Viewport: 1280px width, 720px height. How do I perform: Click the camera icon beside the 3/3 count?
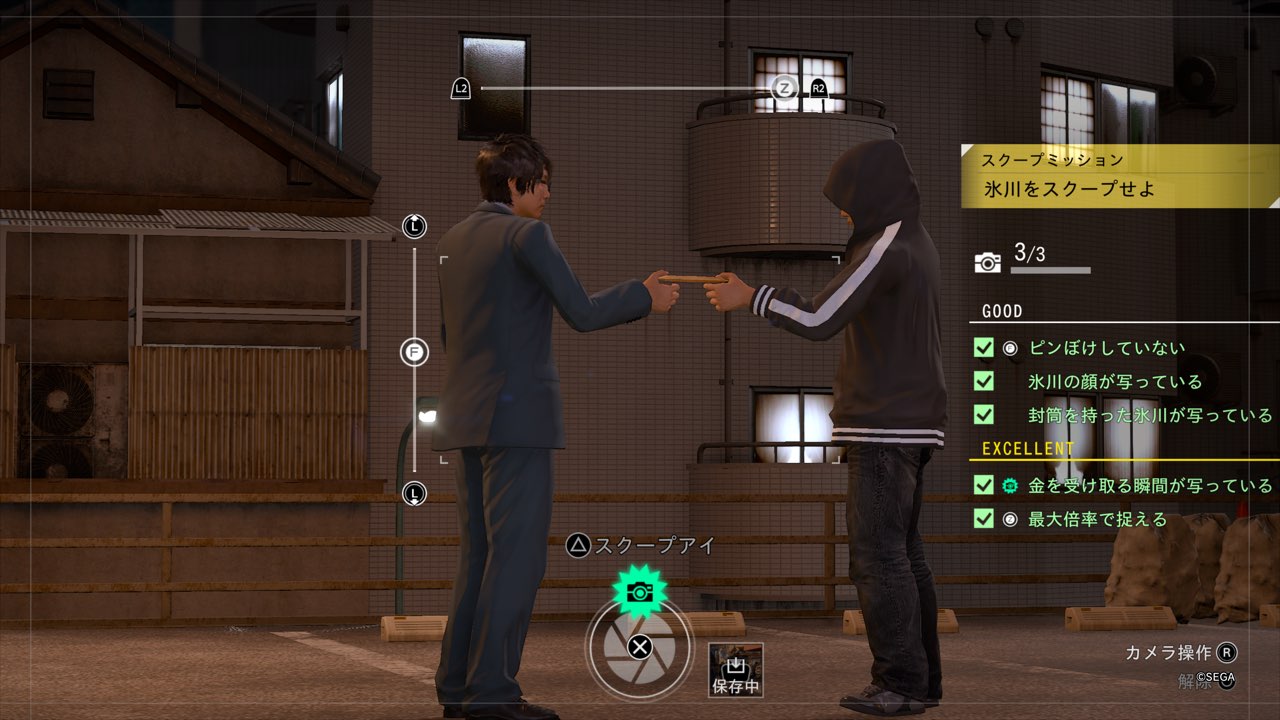click(988, 262)
